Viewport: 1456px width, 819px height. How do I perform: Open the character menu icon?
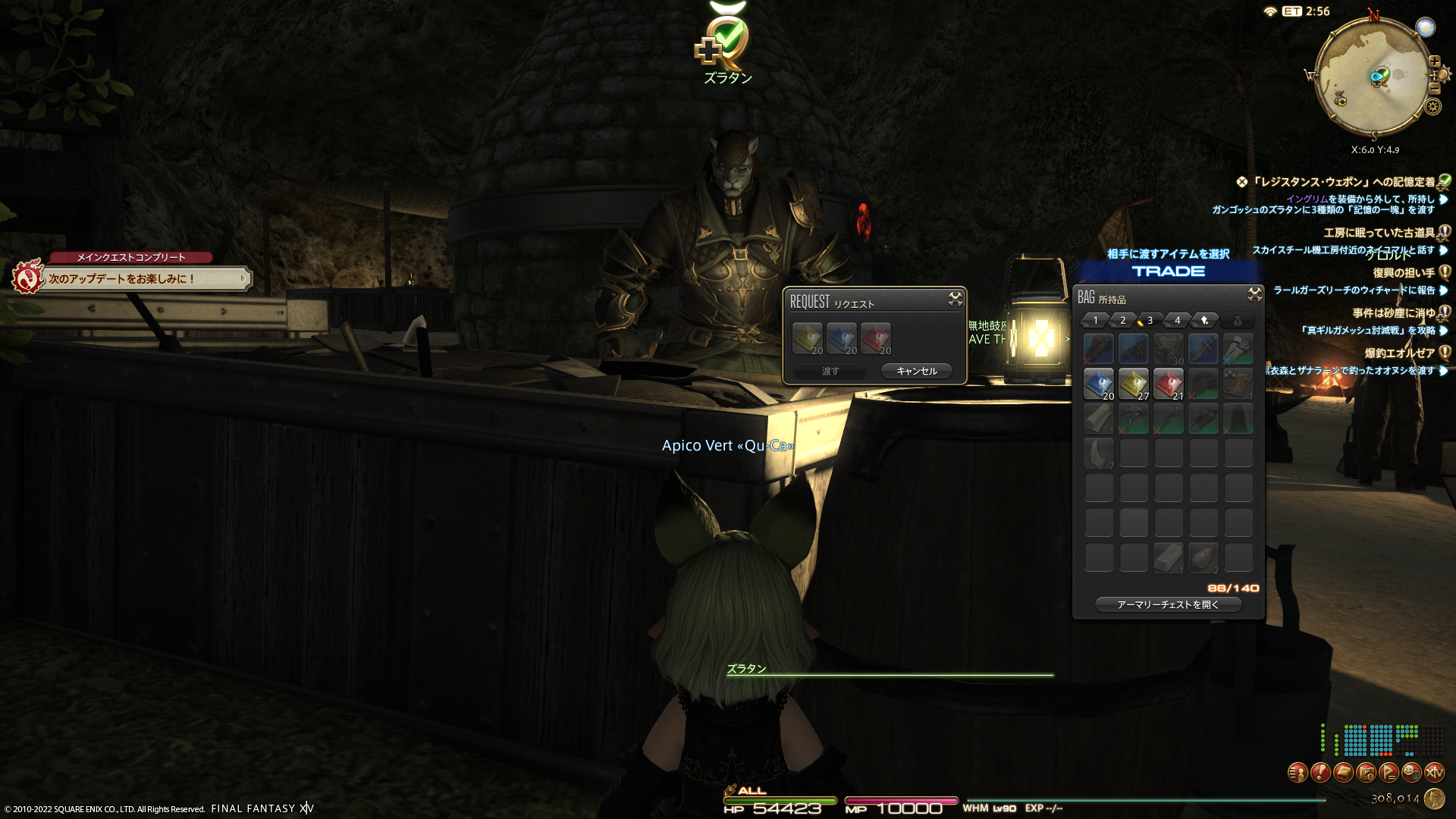(x=1298, y=772)
